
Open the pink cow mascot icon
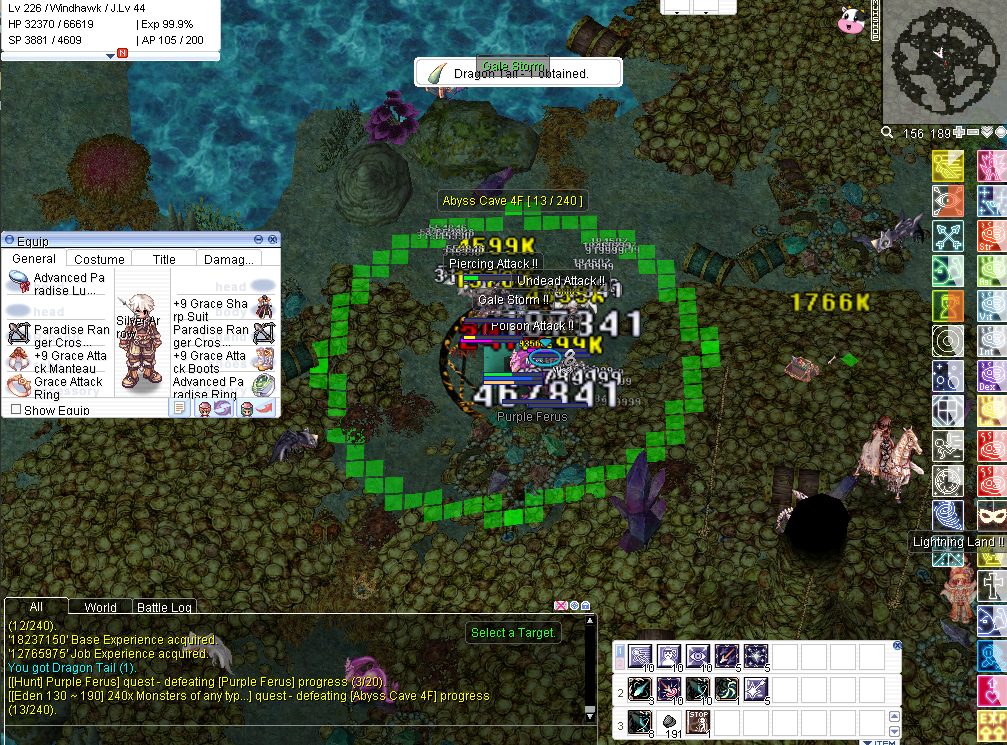click(x=851, y=20)
